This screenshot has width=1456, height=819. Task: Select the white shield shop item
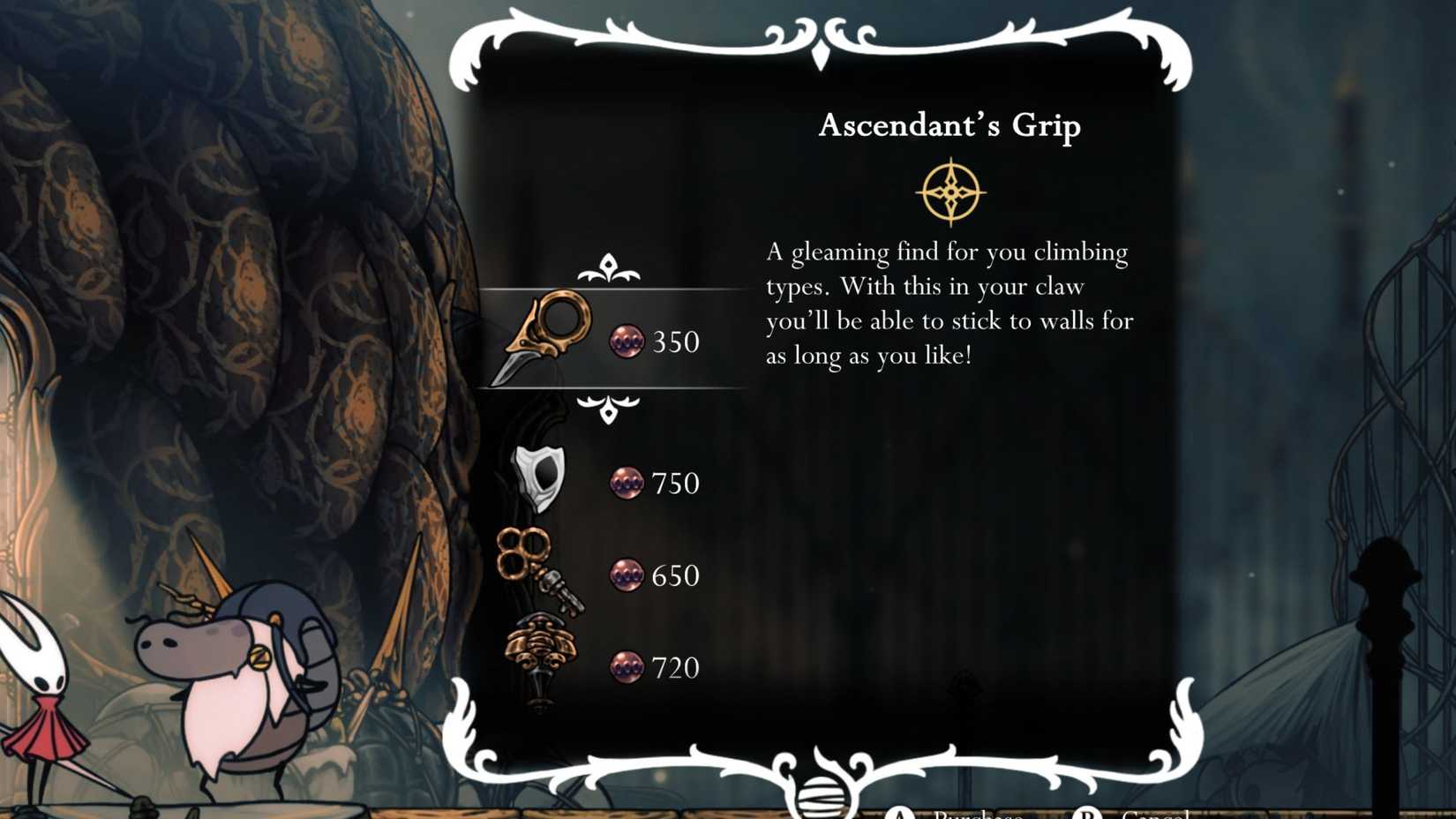[x=538, y=481]
